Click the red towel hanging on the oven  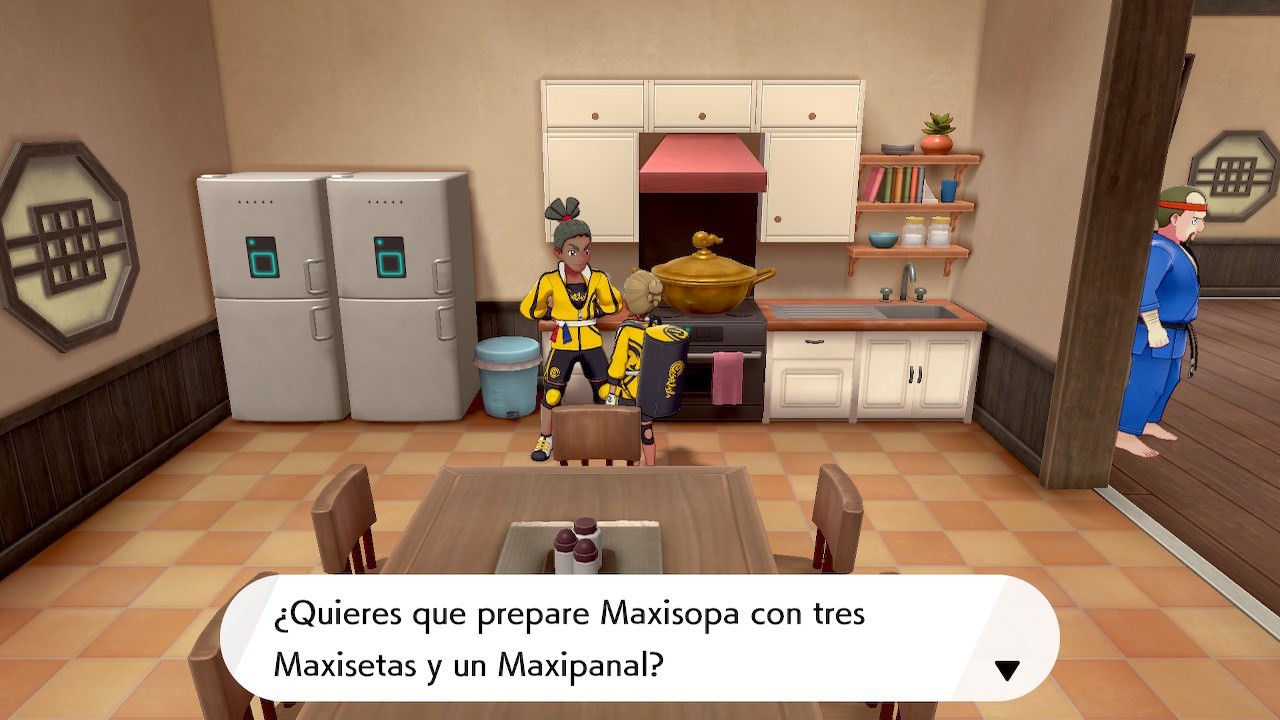point(729,378)
